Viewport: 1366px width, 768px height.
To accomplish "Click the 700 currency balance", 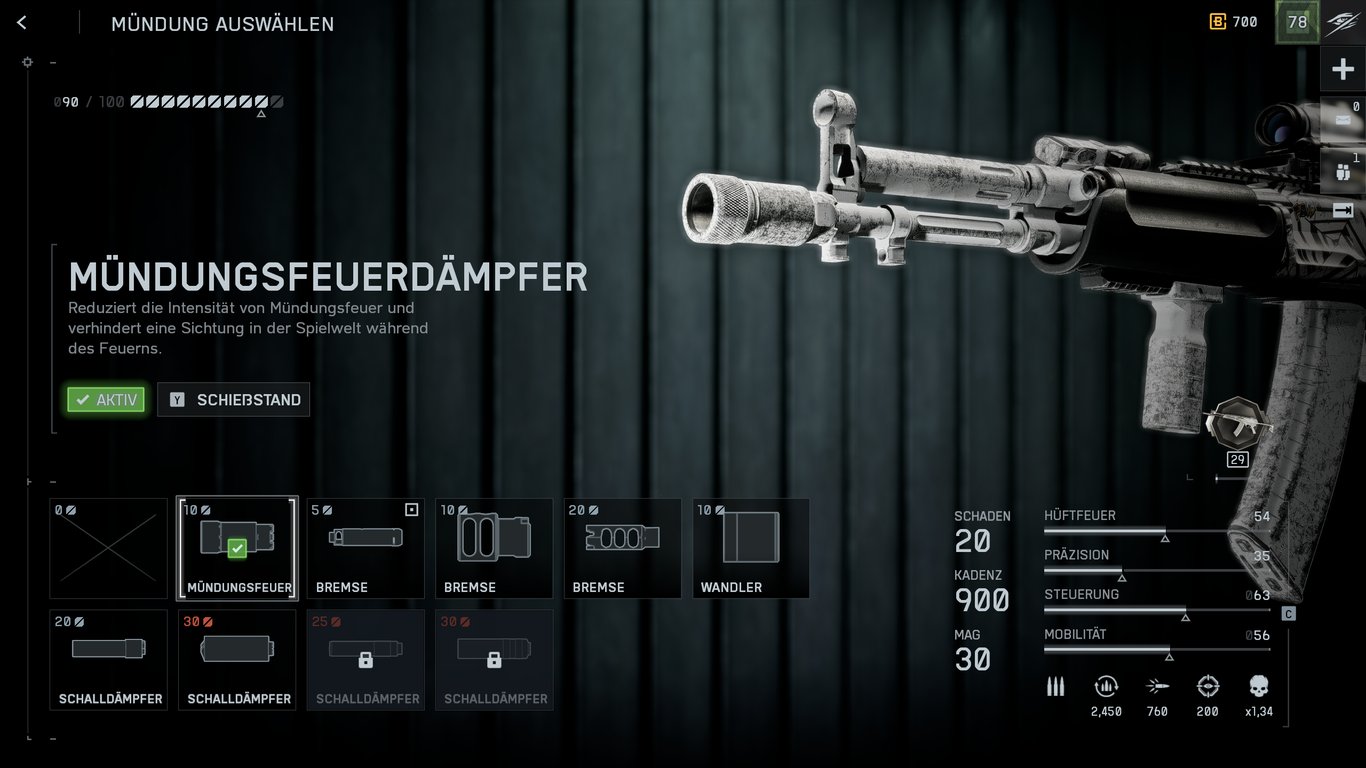I will point(1234,22).
